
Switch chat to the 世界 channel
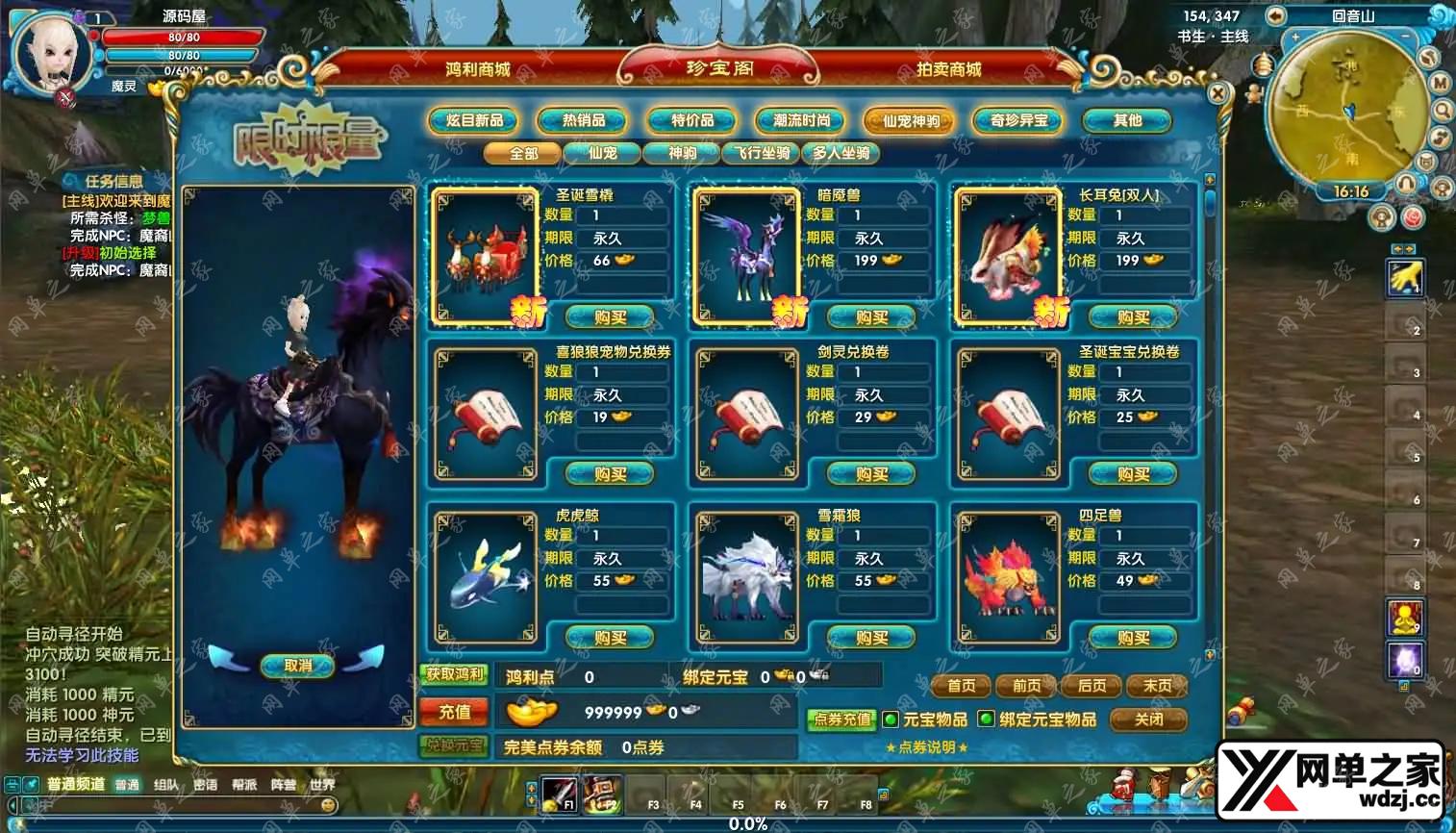click(322, 785)
